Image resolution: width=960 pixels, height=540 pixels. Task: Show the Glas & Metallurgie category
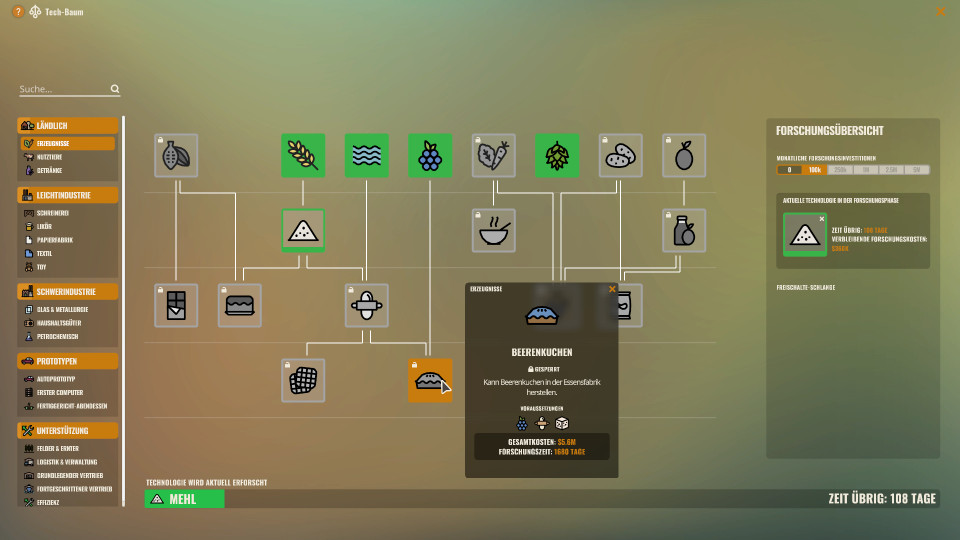[62, 310]
